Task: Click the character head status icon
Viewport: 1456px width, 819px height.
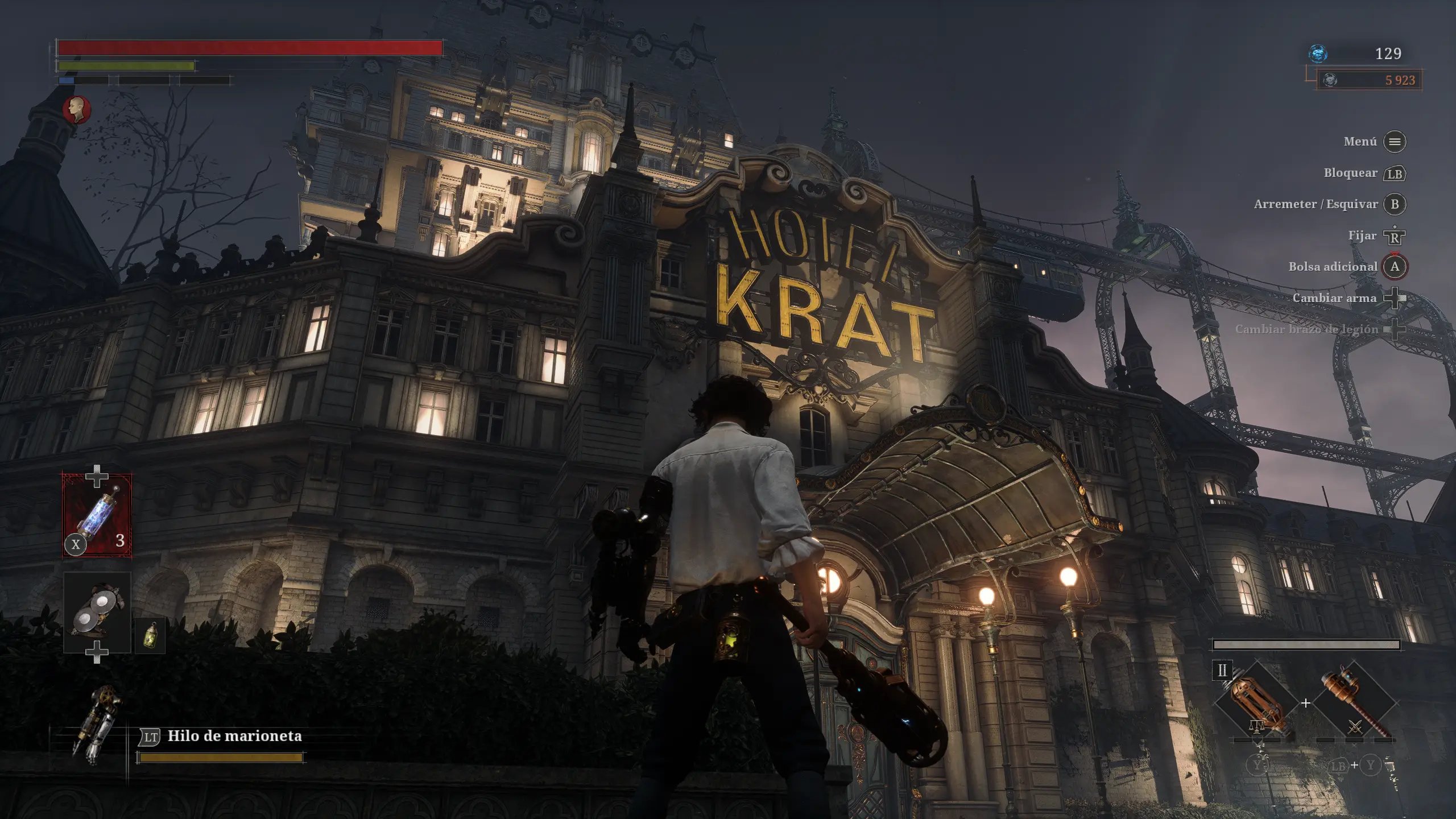Action: (x=77, y=109)
